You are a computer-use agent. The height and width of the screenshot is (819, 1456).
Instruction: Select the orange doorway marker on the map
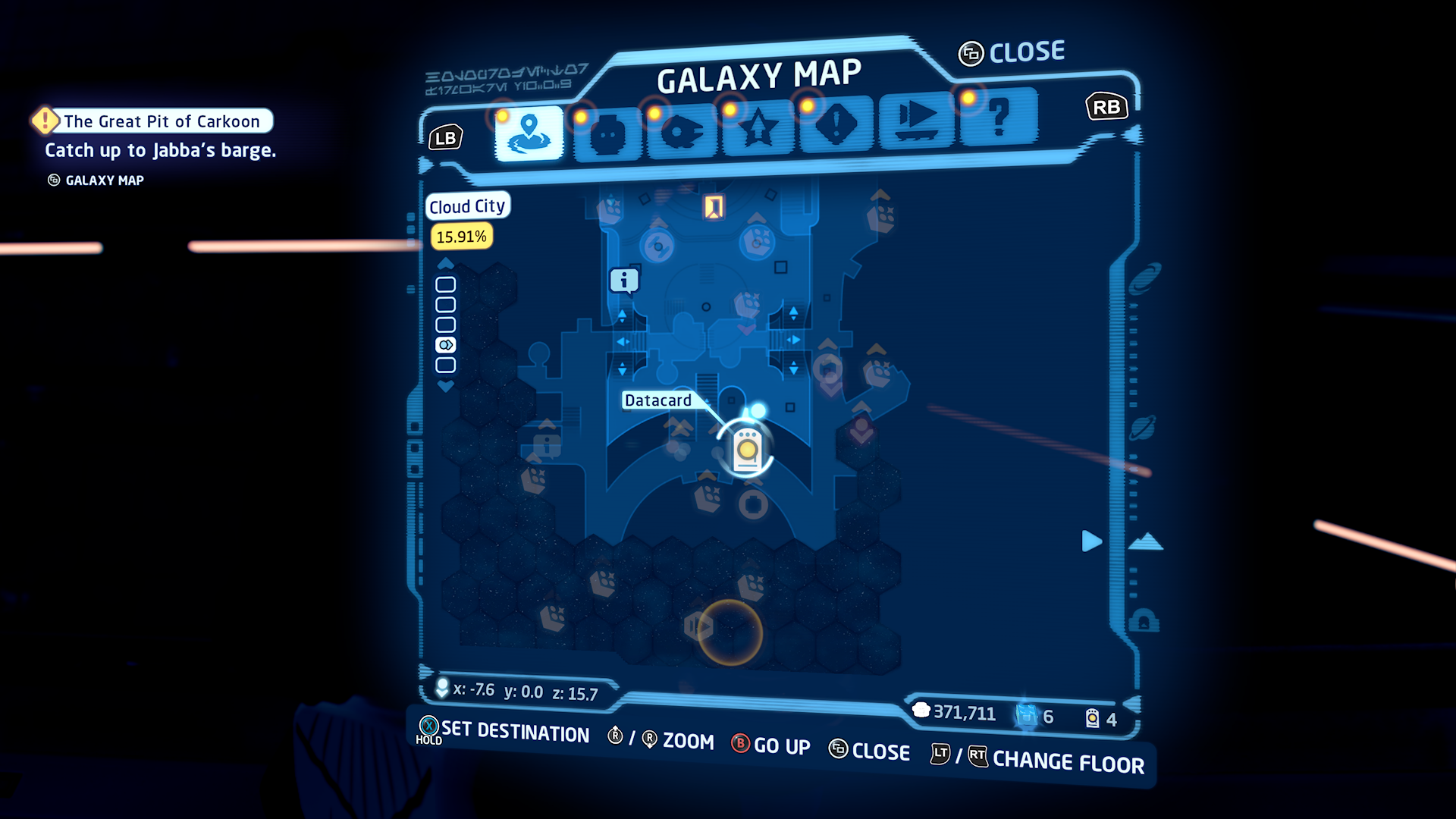(714, 206)
